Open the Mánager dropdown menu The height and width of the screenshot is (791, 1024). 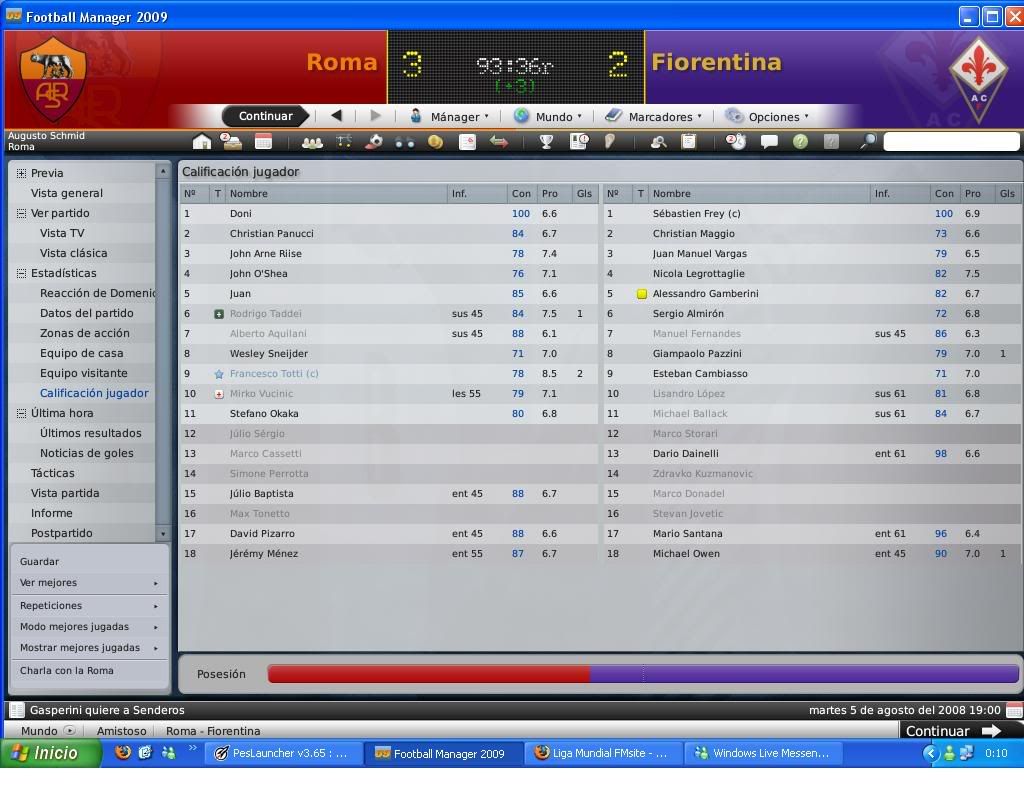point(449,116)
